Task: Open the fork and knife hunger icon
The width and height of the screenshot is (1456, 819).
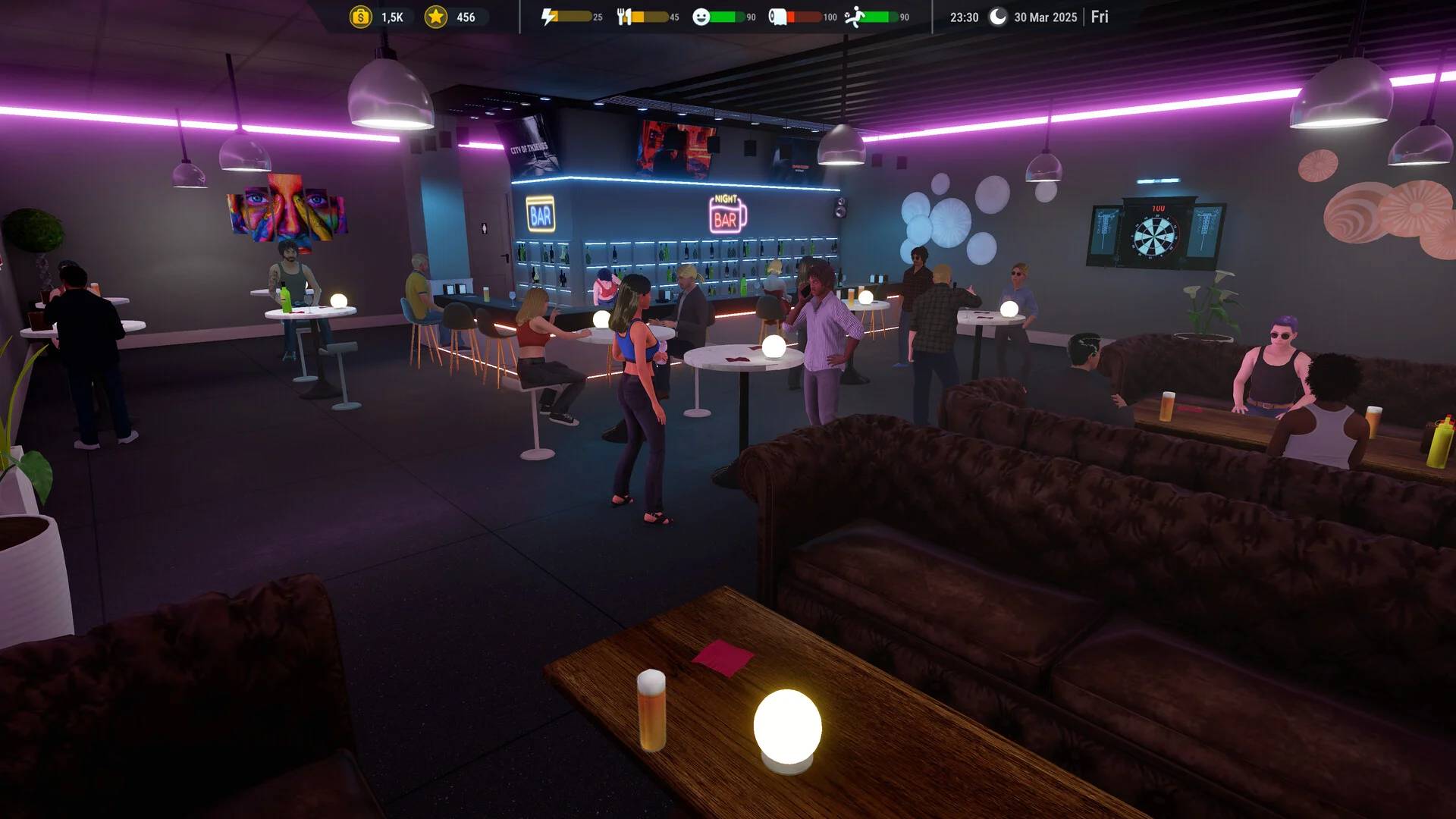Action: point(624,17)
